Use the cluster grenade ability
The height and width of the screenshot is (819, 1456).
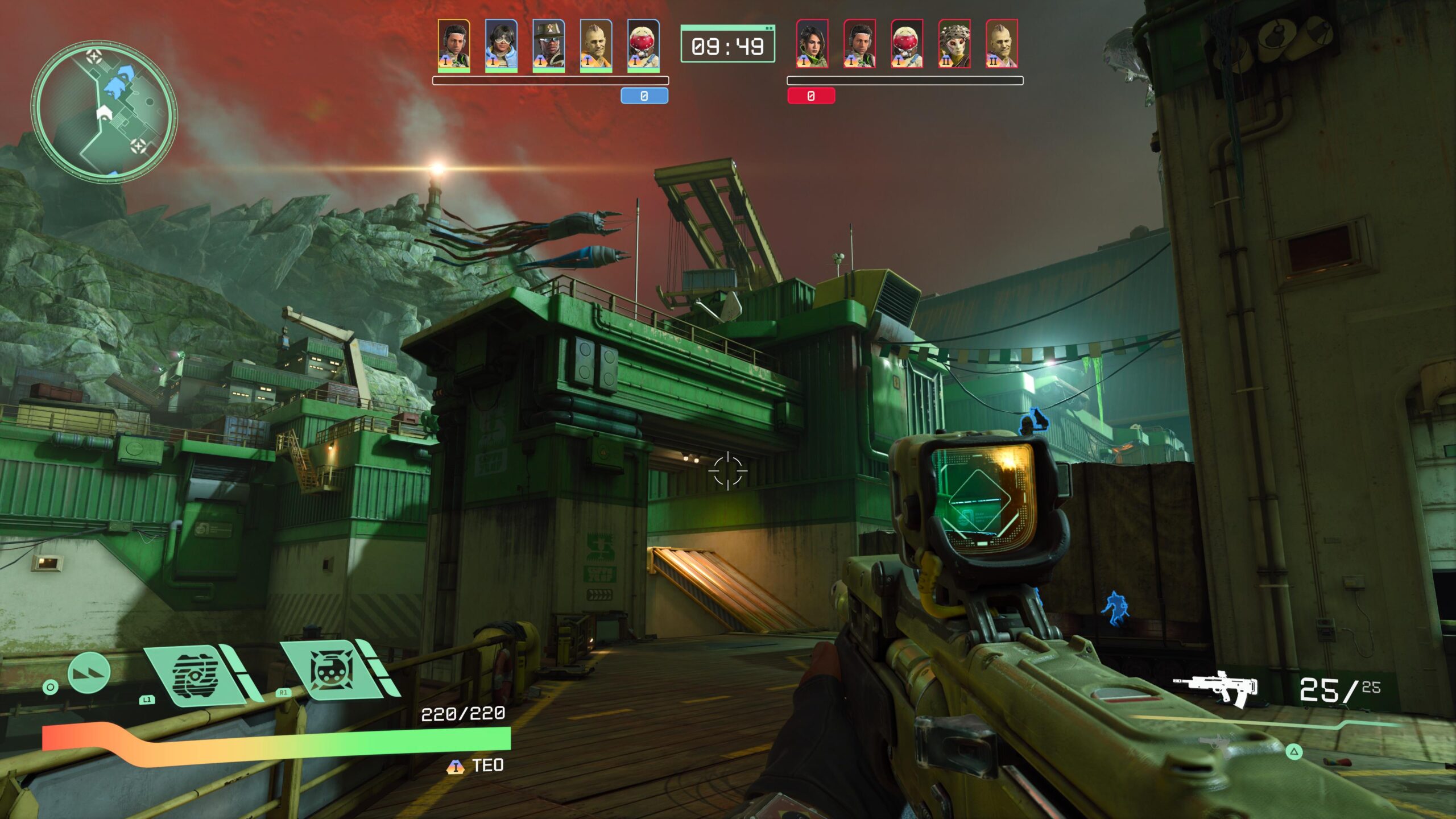click(334, 671)
